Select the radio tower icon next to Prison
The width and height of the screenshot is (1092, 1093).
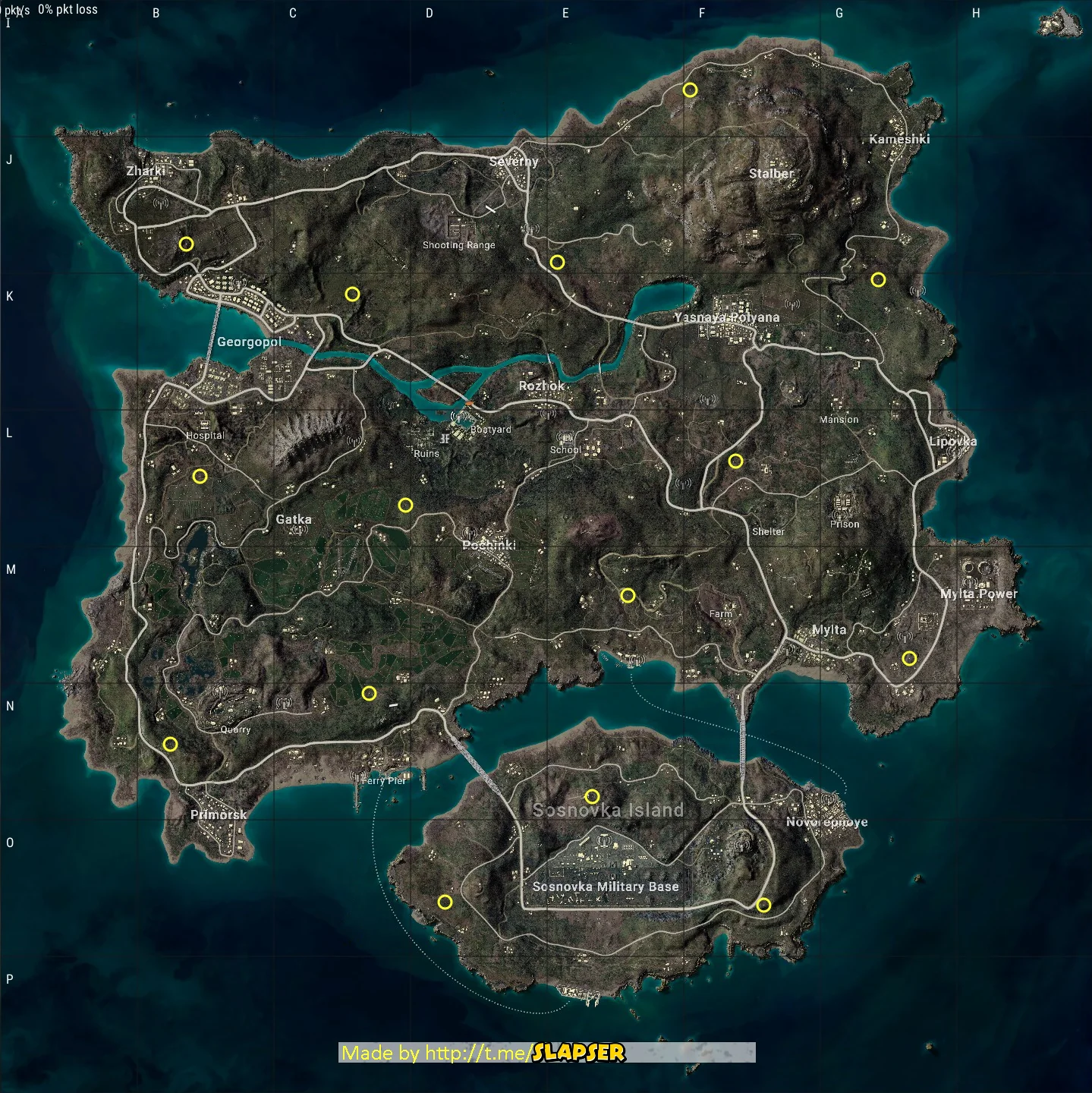point(840,515)
